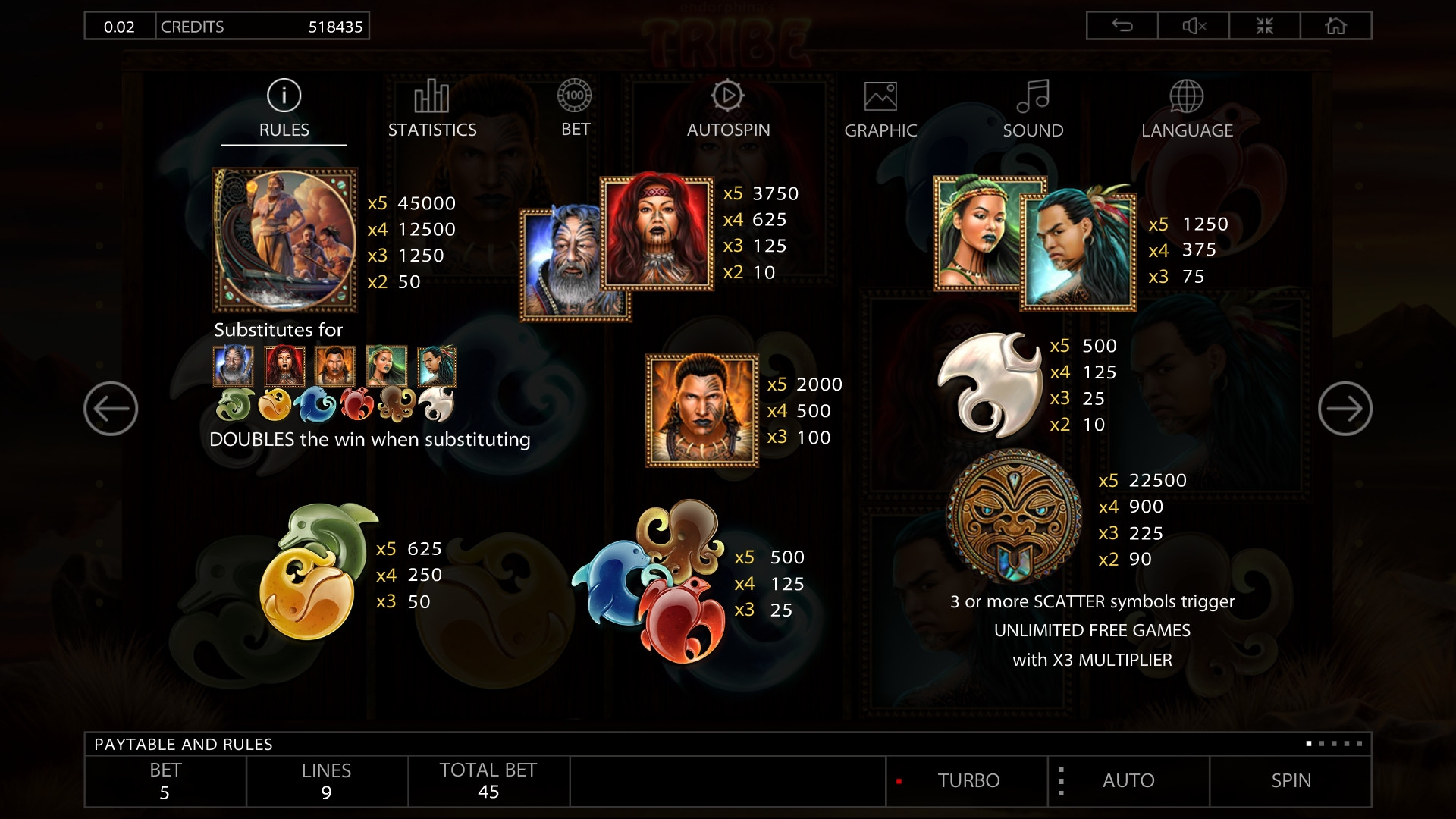
Task: Switch to the Statistics tab
Action: coord(432,110)
